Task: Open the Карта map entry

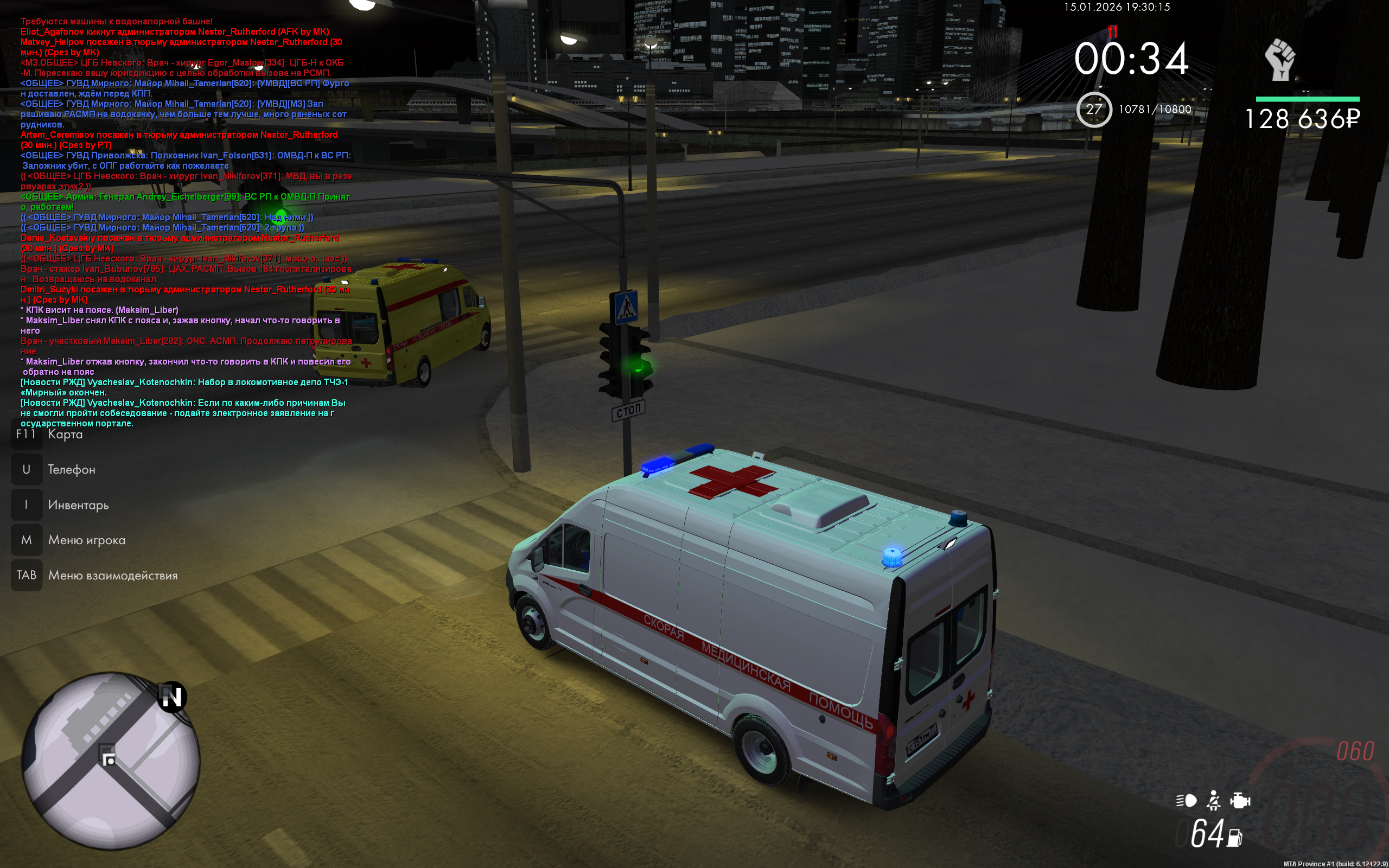Action: tap(65, 435)
